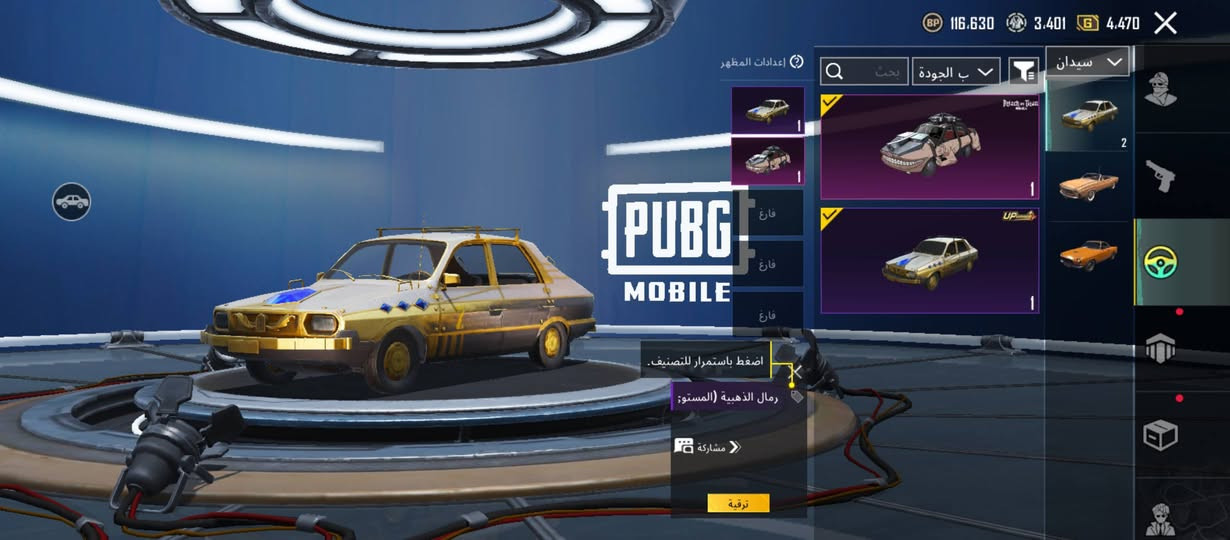Tap the ترقية upgrade button
This screenshot has width=1230, height=540.
[738, 503]
